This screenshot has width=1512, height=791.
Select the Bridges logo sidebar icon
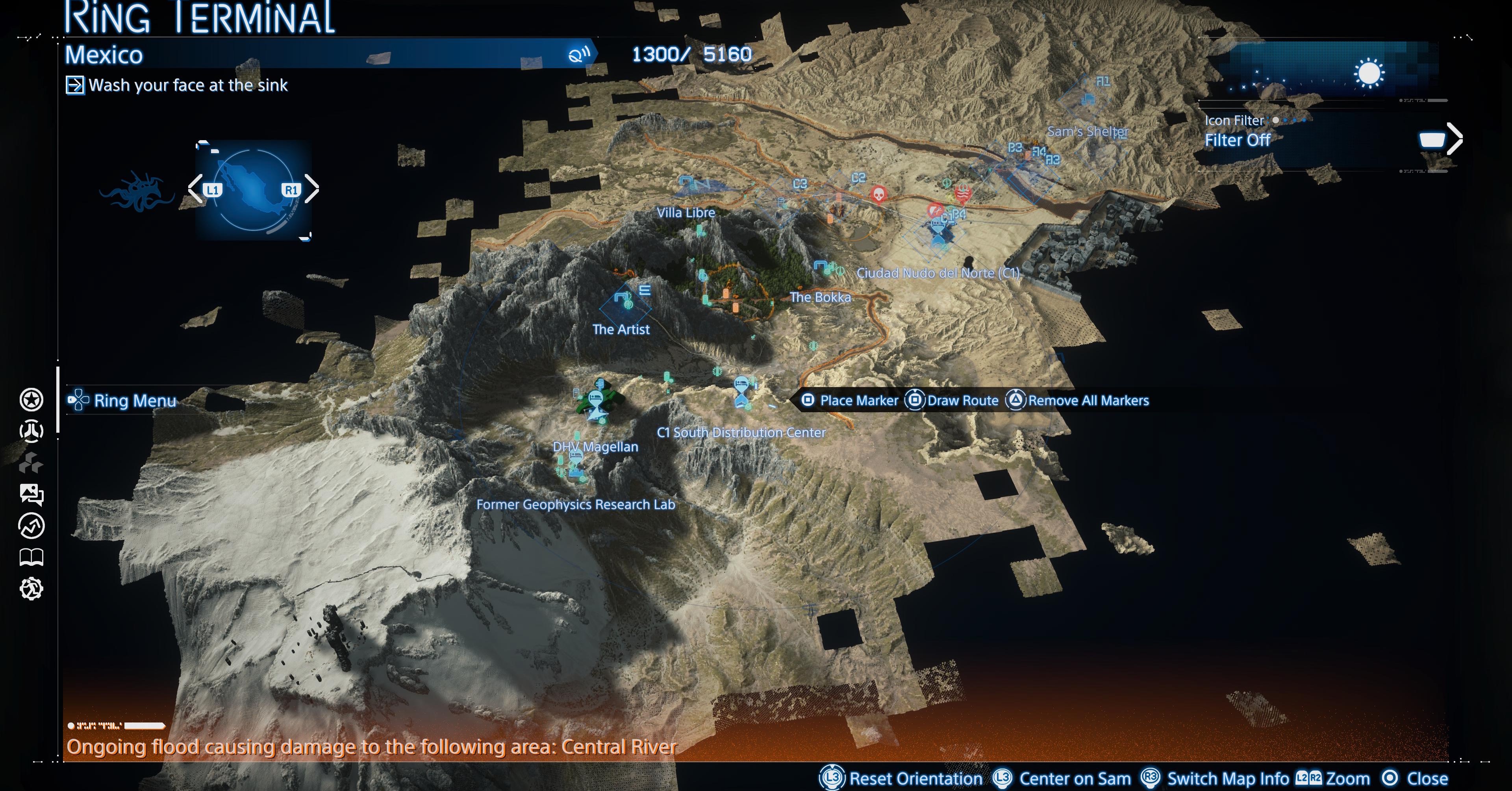[x=31, y=431]
